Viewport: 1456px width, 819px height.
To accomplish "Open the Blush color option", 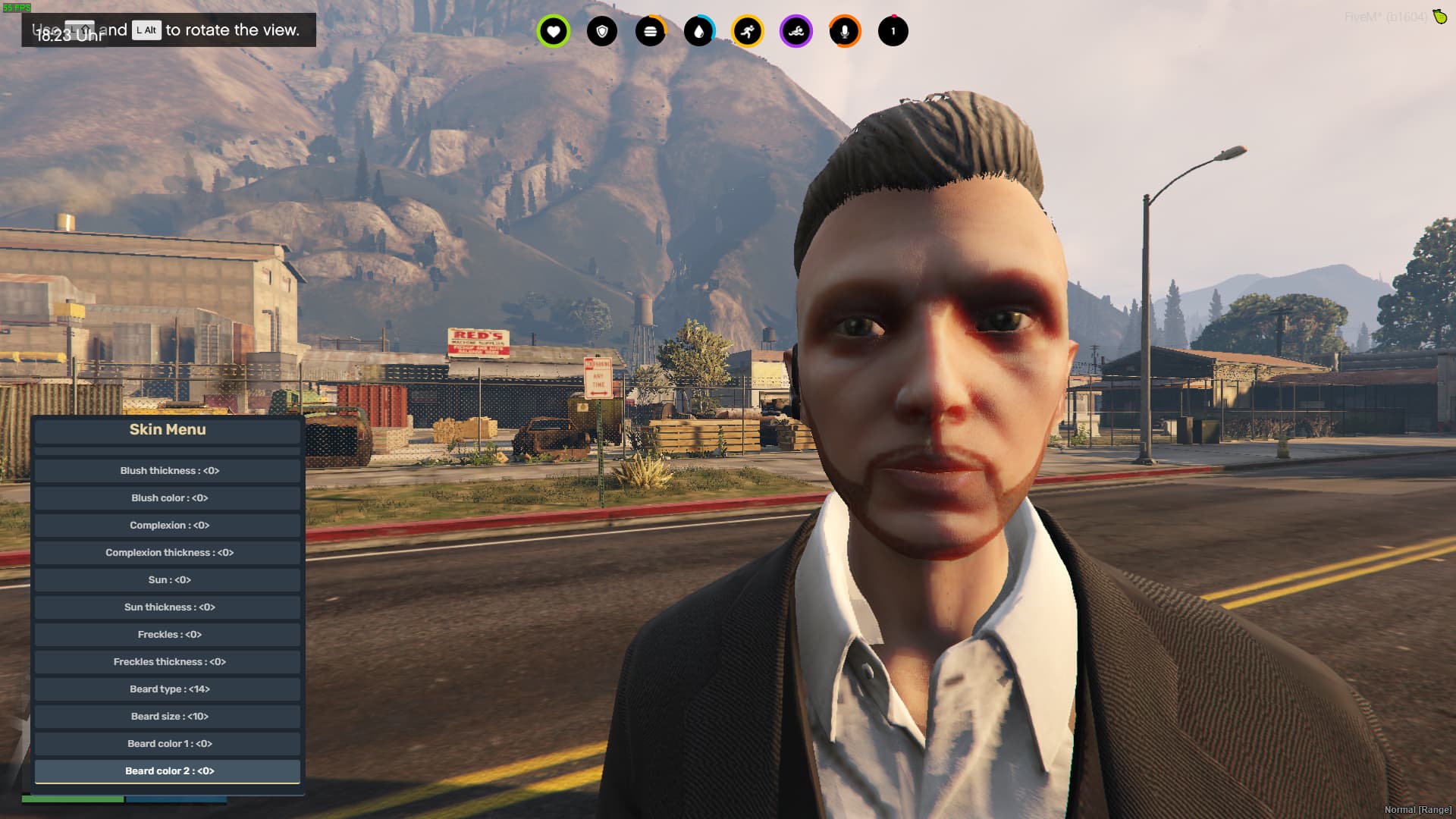I will click(167, 498).
